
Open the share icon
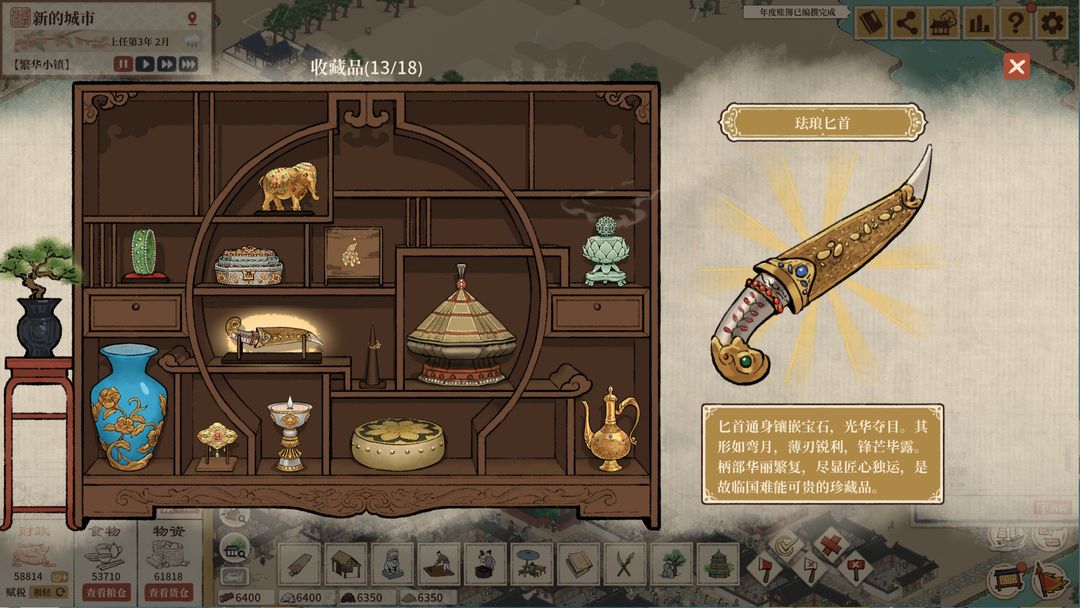pyautogui.click(x=906, y=23)
